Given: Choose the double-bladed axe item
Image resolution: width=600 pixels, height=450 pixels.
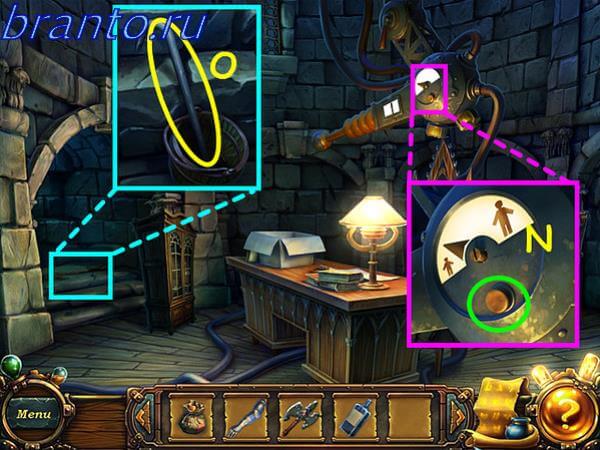Looking at the screenshot, I should (x=300, y=416).
